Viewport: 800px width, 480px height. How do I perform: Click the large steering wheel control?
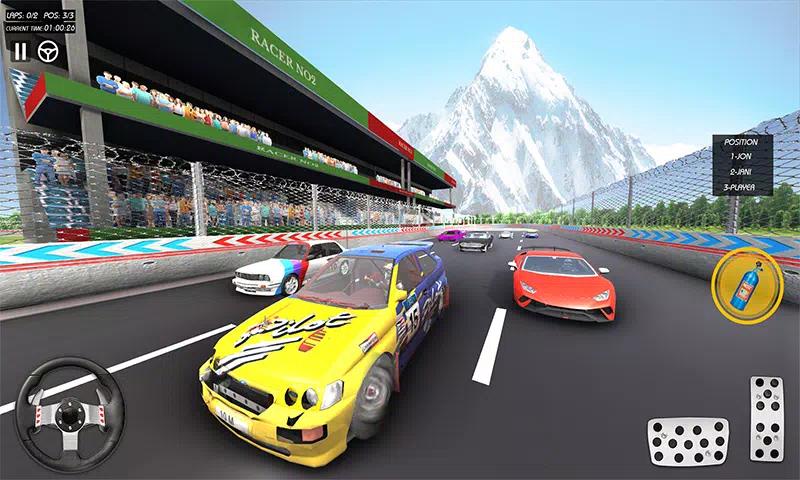tap(69, 415)
